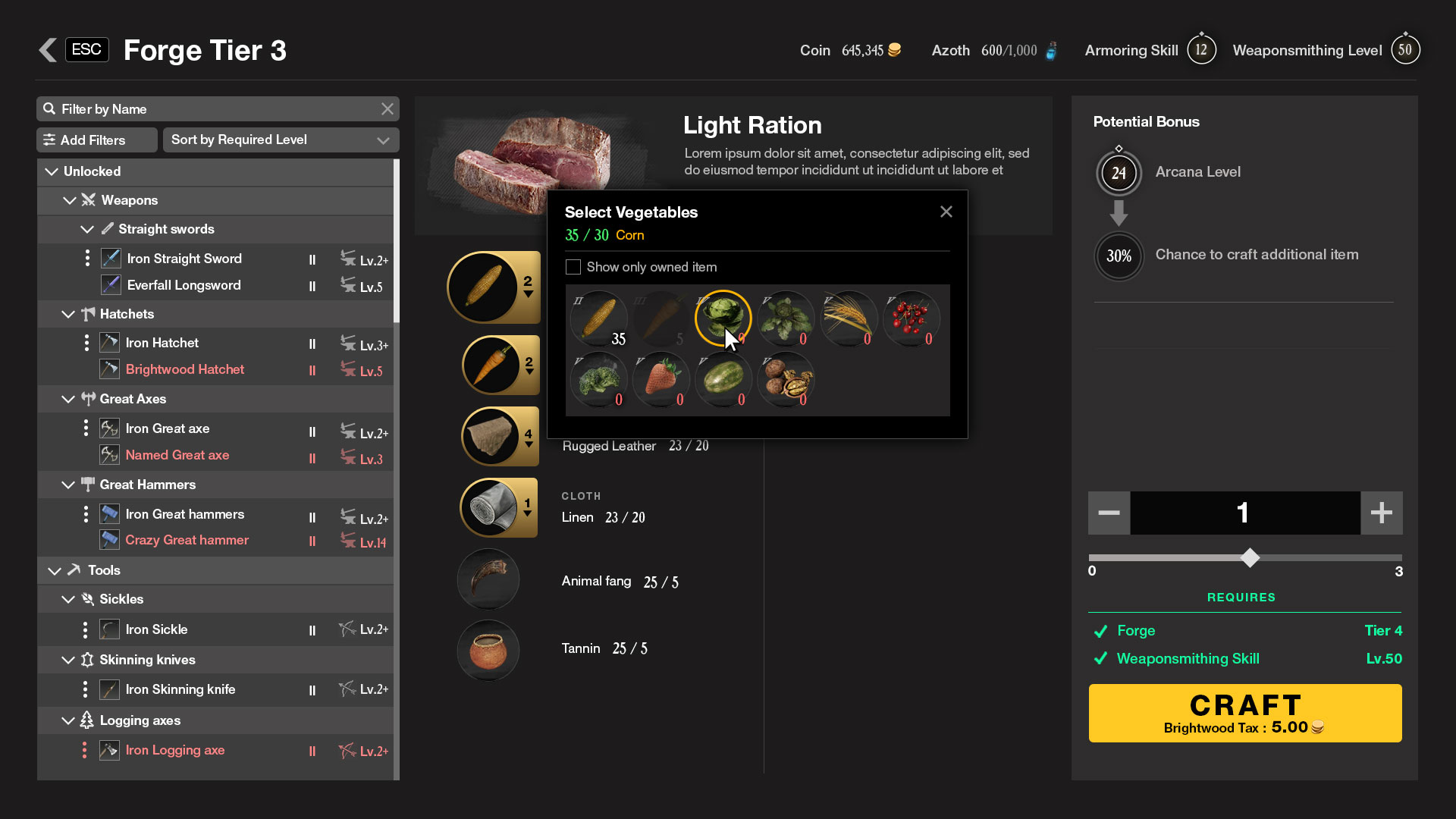Go back with the arrow next to ESC
This screenshot has height=819, width=1456.
pos(48,50)
